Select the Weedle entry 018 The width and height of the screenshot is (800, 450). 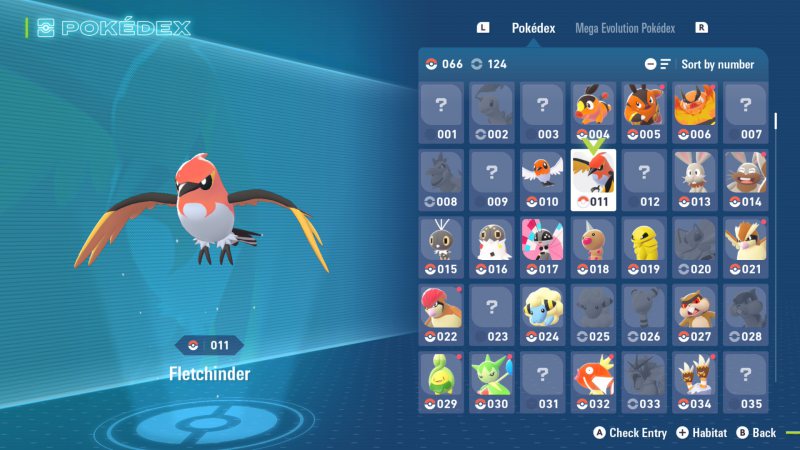click(x=593, y=246)
